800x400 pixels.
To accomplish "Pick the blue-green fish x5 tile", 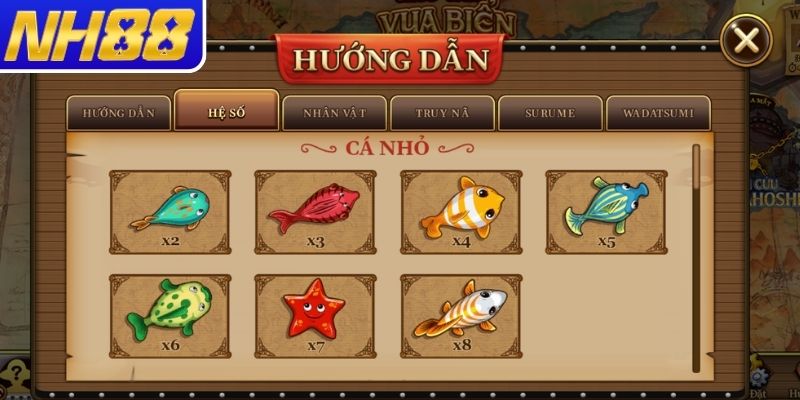I will click(606, 212).
